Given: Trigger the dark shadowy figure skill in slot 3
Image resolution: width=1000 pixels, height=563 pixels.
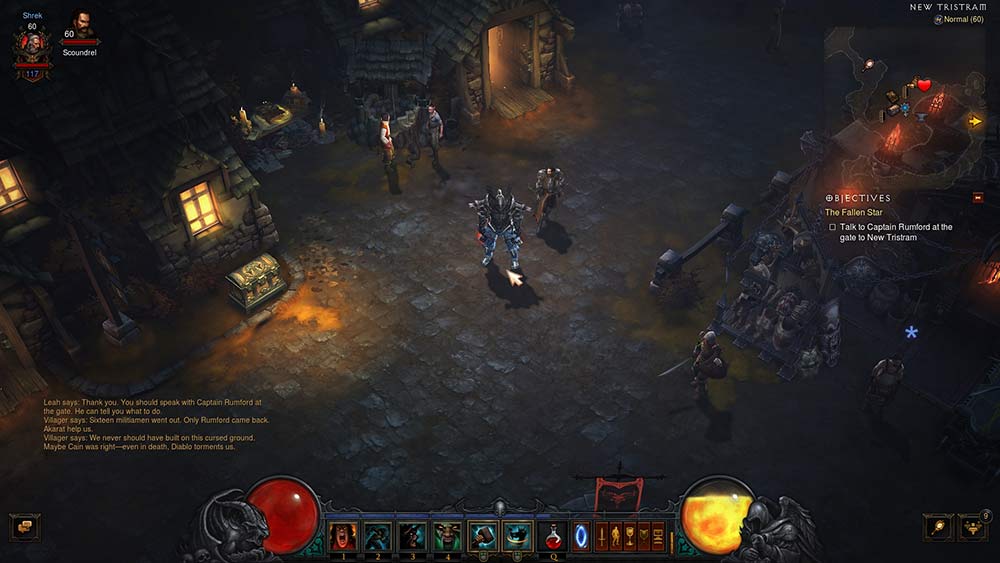Looking at the screenshot, I should (x=412, y=535).
